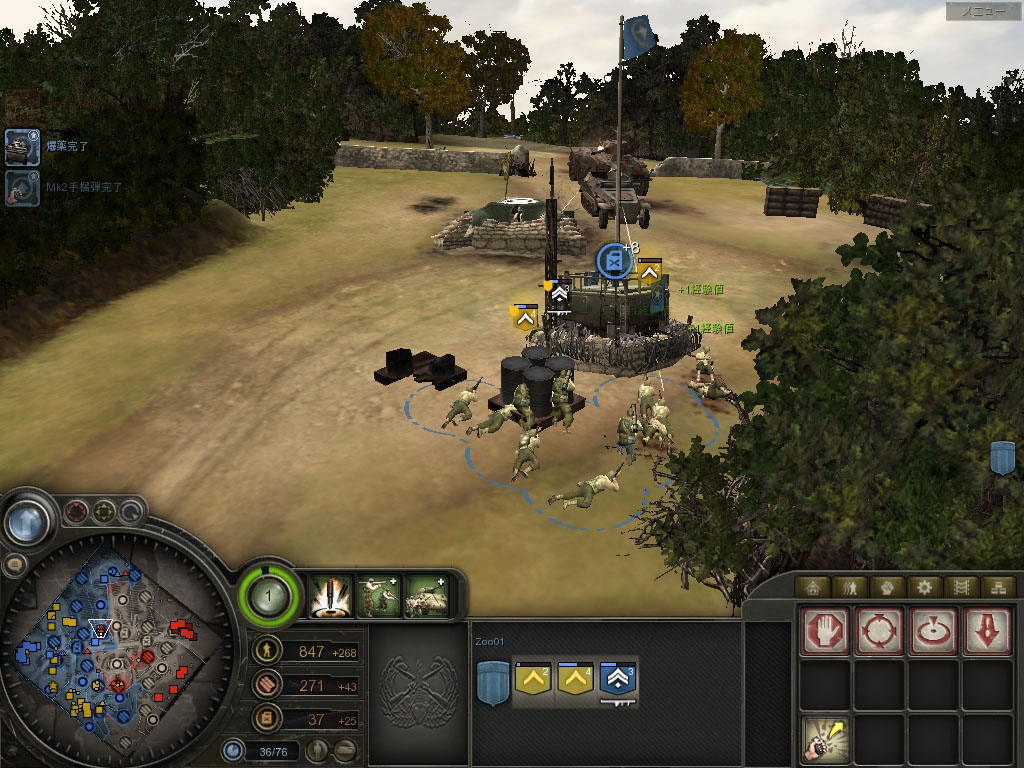Screen dimensions: 1024x768
Task: Activate the attack-move crosshair command
Action: [879, 631]
